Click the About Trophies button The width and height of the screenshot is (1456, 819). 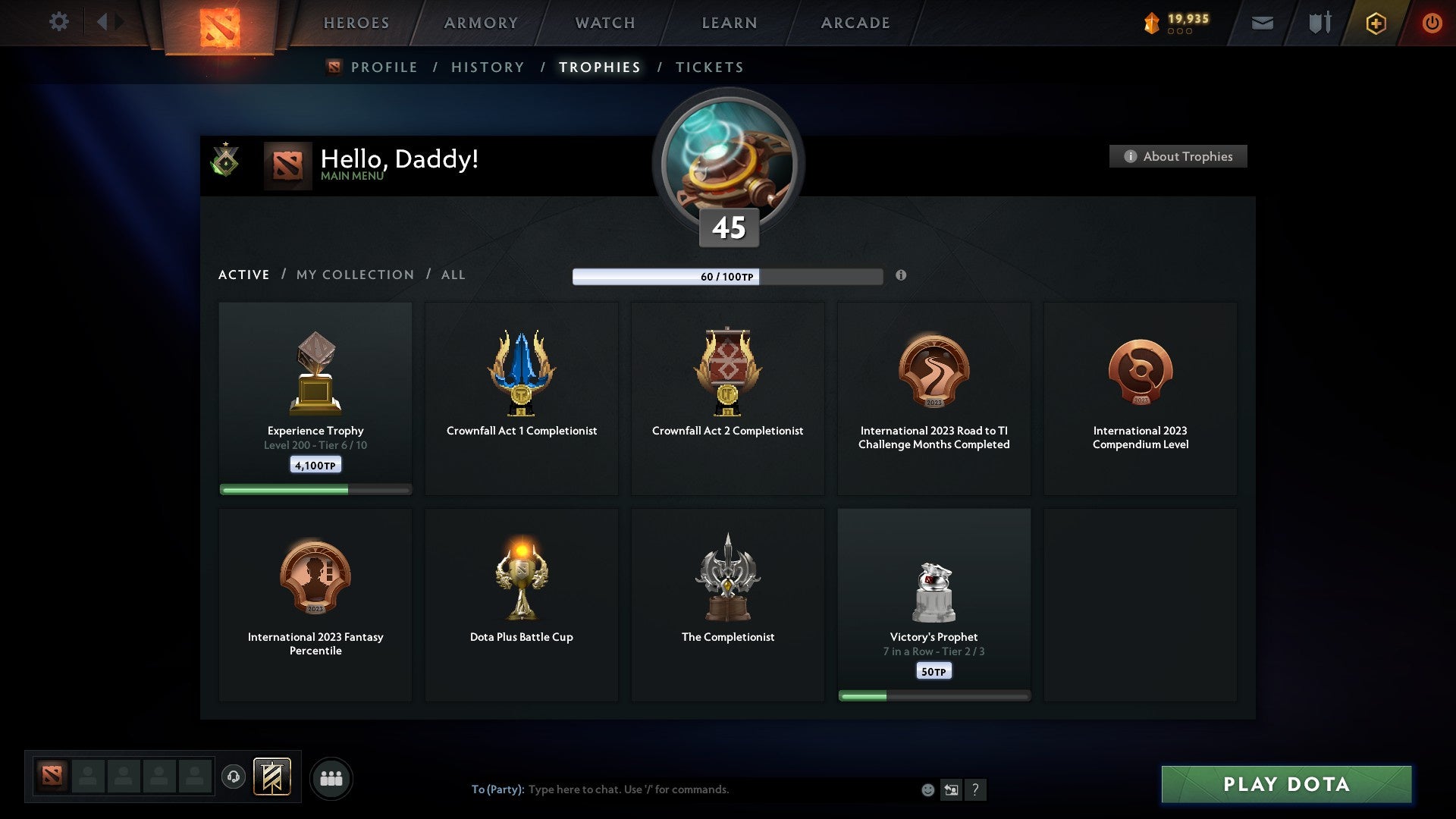[x=1178, y=156]
